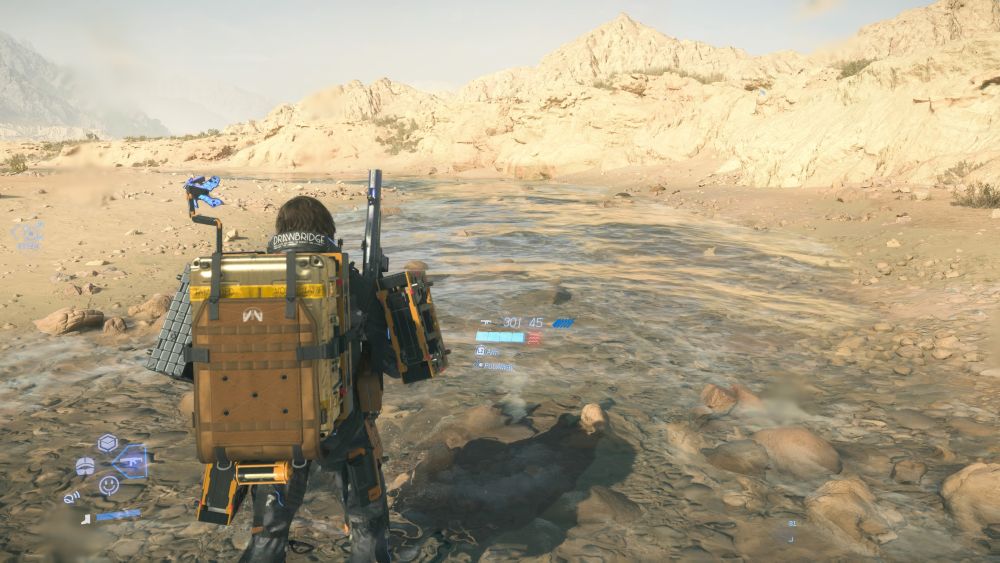
Task: Select the cargo box icon
Action: 107,443
